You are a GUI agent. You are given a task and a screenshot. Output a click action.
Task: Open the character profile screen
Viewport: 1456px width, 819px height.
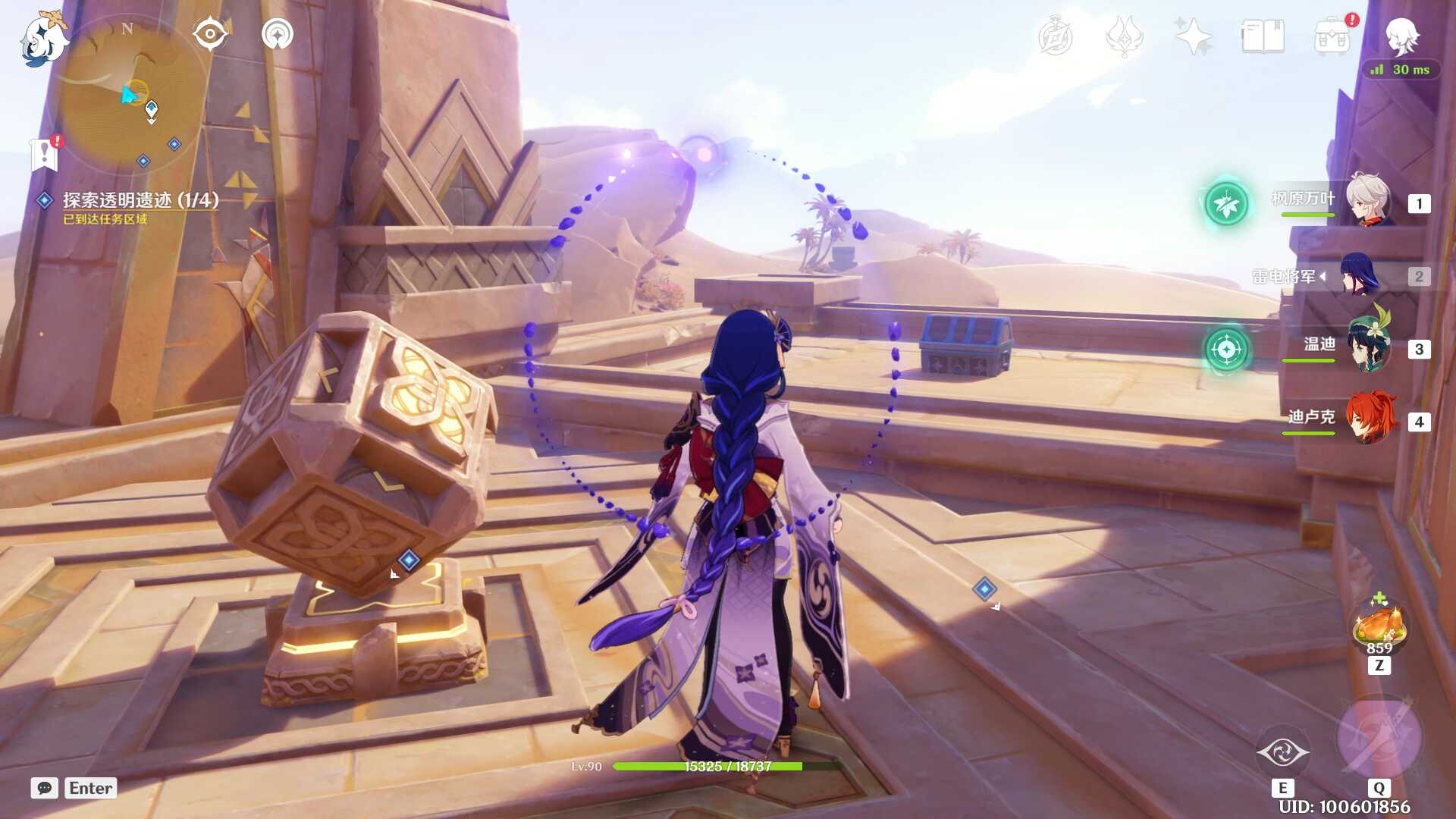click(1401, 36)
